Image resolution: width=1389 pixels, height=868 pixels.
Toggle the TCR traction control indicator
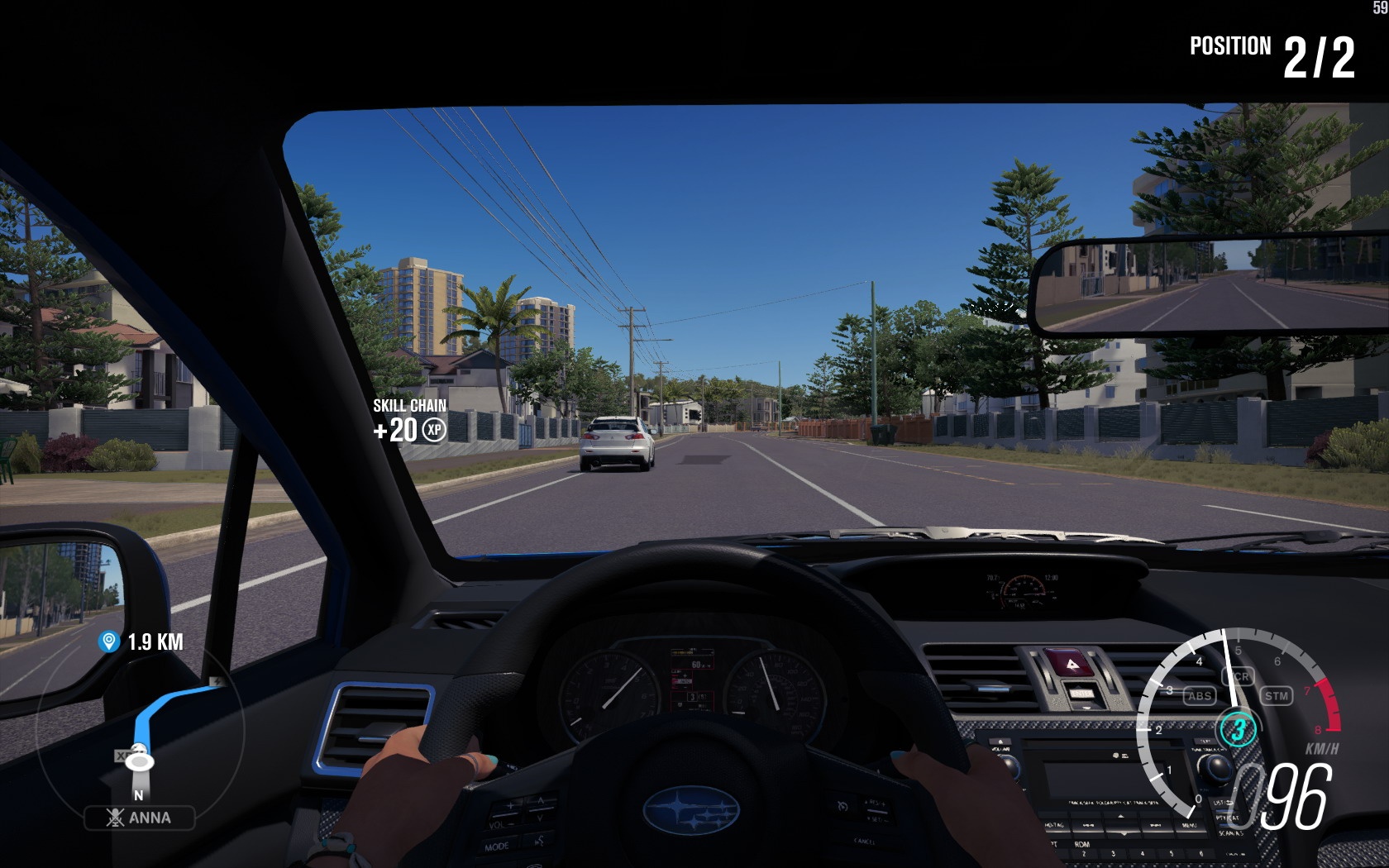pyautogui.click(x=1240, y=676)
